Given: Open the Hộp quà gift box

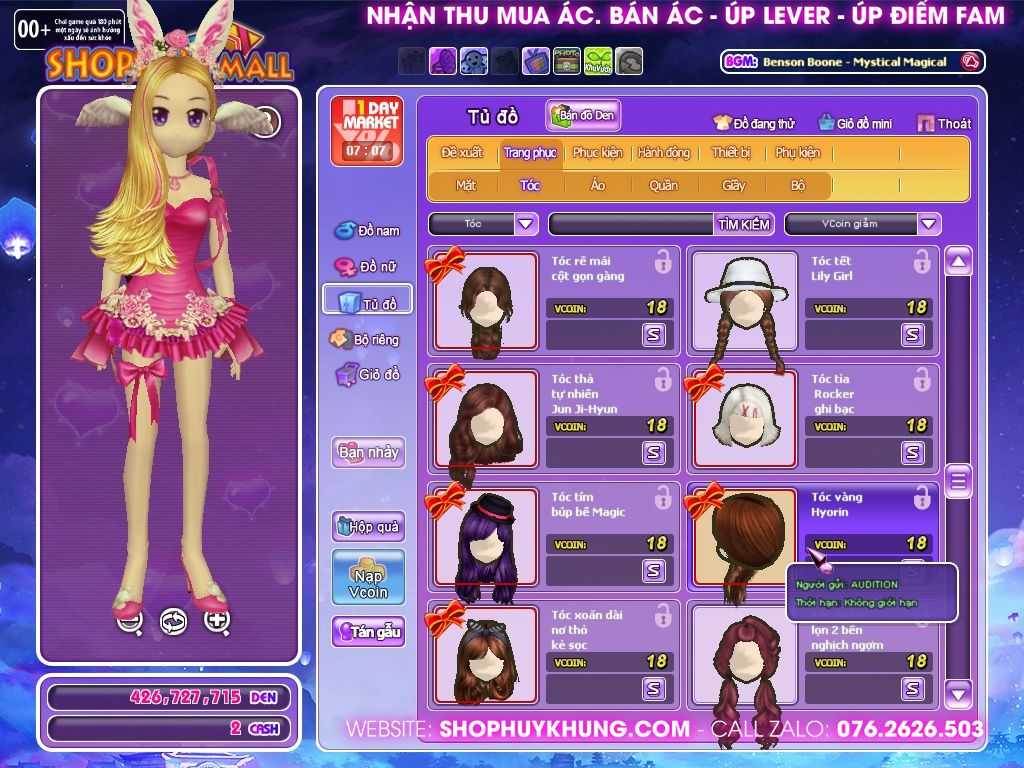Looking at the screenshot, I should pos(368,526).
